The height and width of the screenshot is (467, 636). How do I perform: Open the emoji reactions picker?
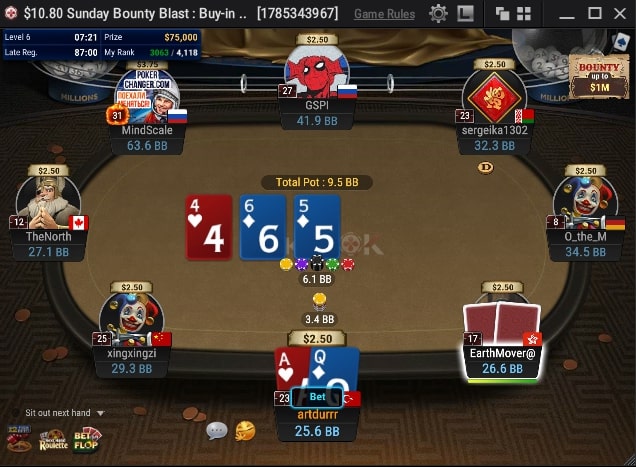pyautogui.click(x=245, y=431)
